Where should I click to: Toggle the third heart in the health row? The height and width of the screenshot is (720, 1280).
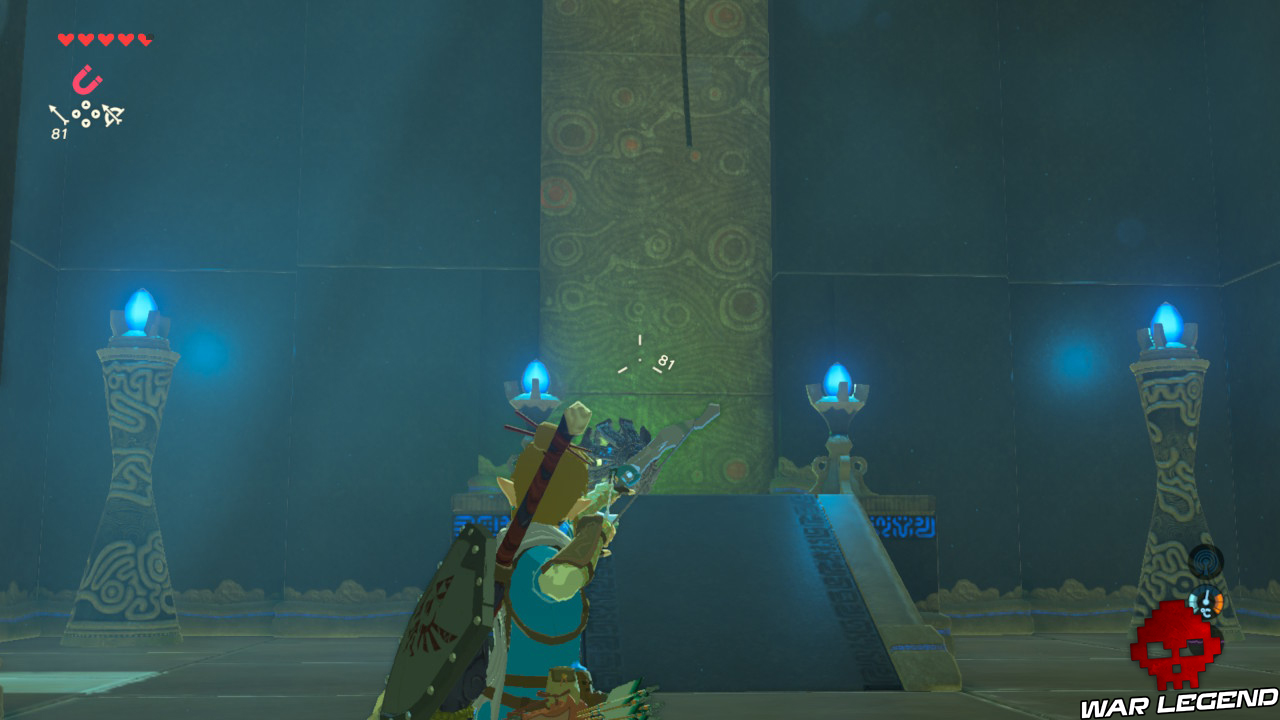click(x=105, y=38)
